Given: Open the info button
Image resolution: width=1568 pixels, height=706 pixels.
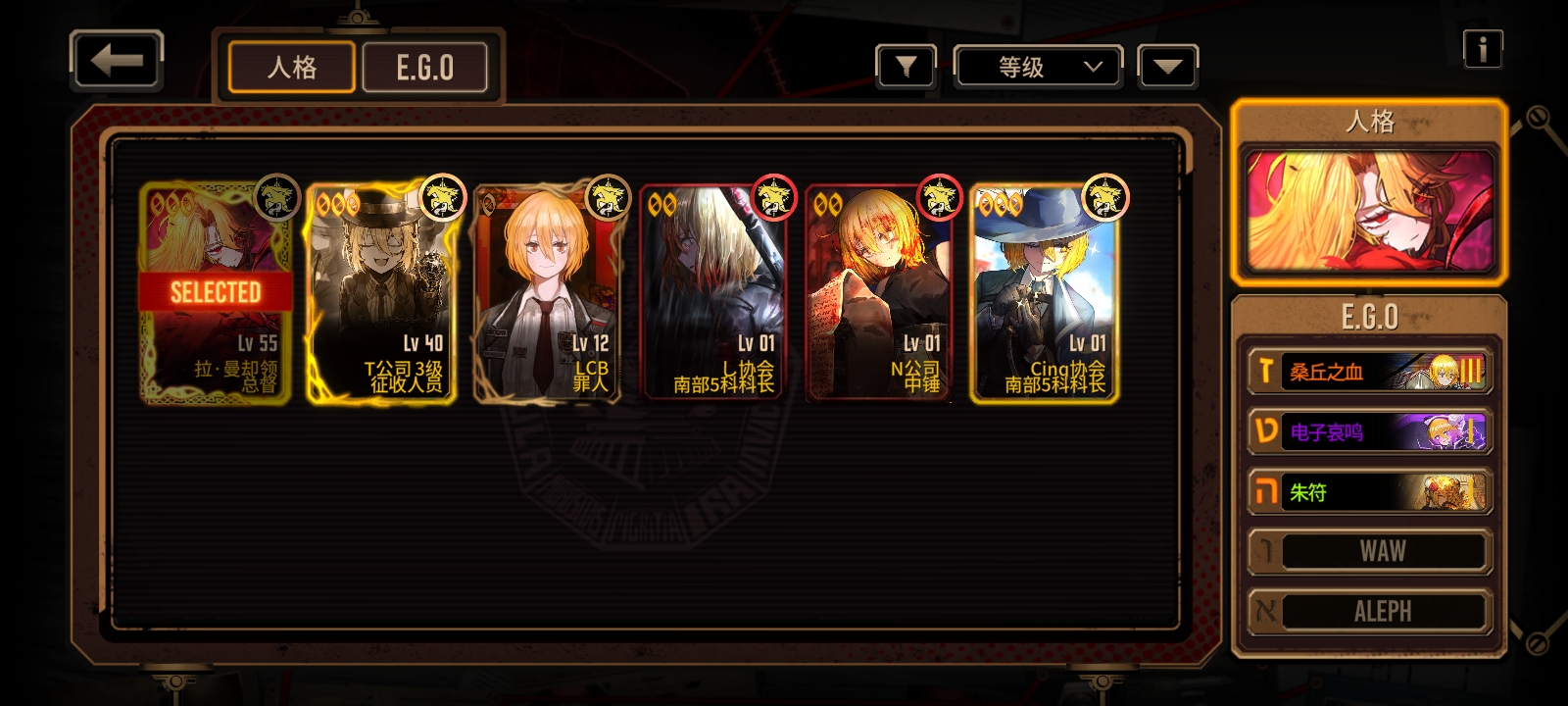Looking at the screenshot, I should [1482, 48].
